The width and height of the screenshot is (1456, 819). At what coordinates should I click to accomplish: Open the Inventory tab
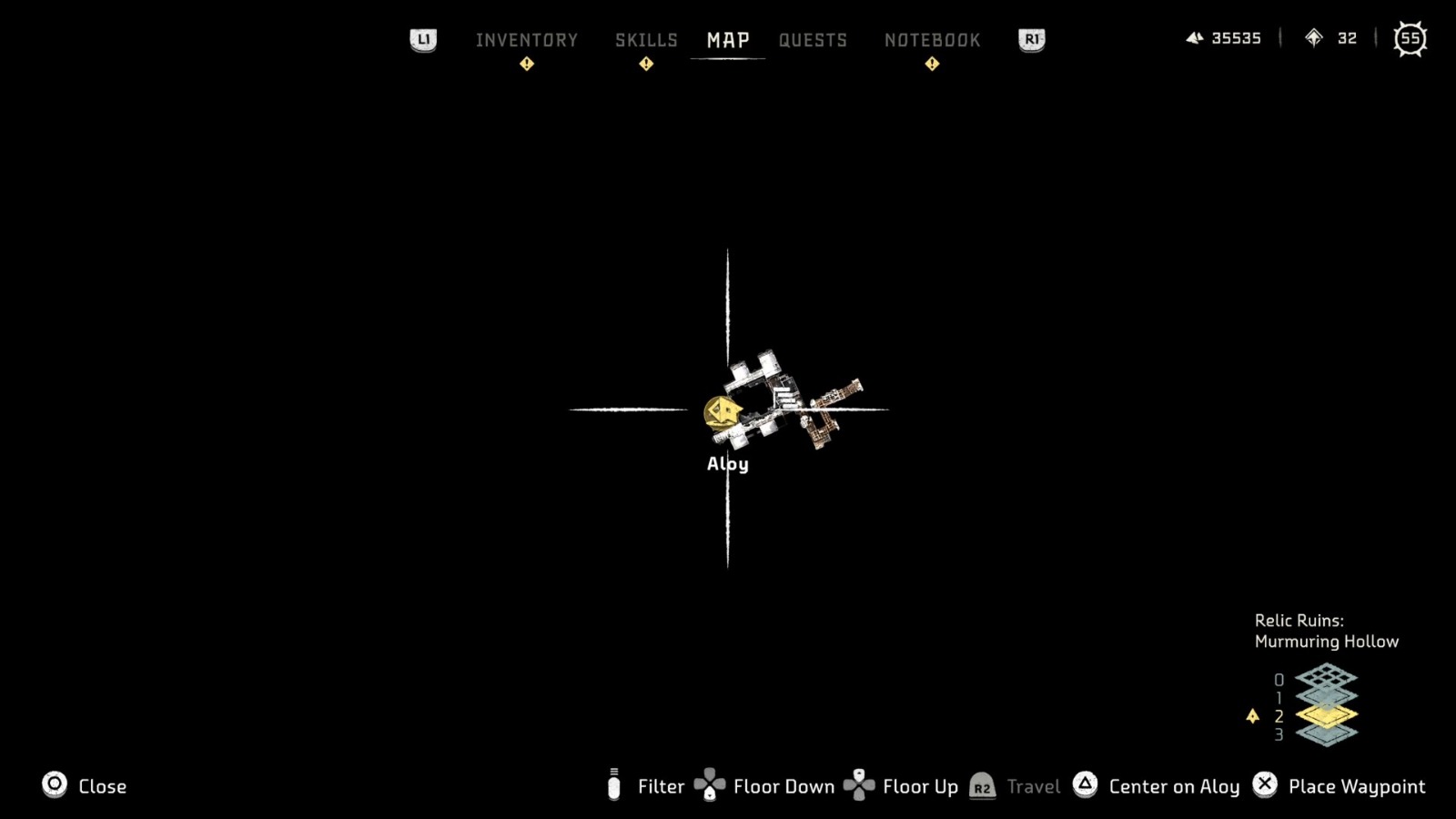(x=526, y=39)
